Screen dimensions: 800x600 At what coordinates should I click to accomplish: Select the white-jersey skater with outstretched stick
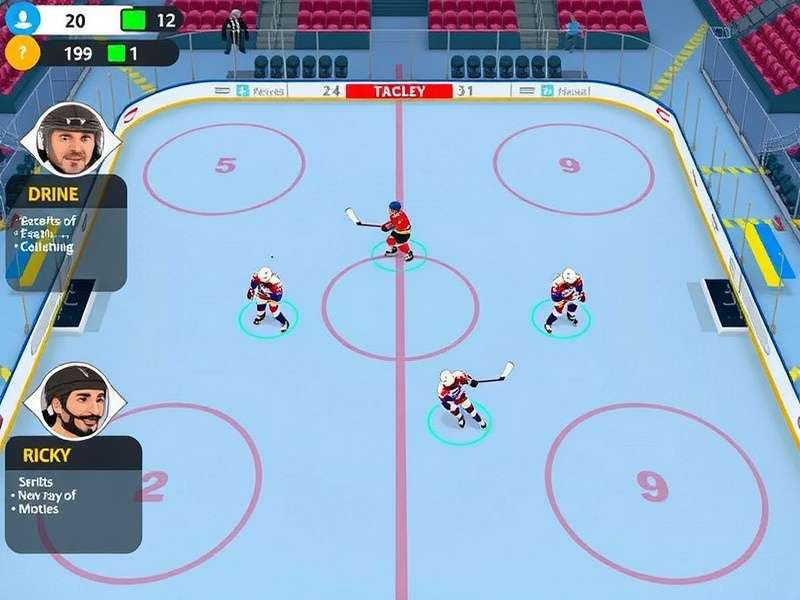[457, 395]
